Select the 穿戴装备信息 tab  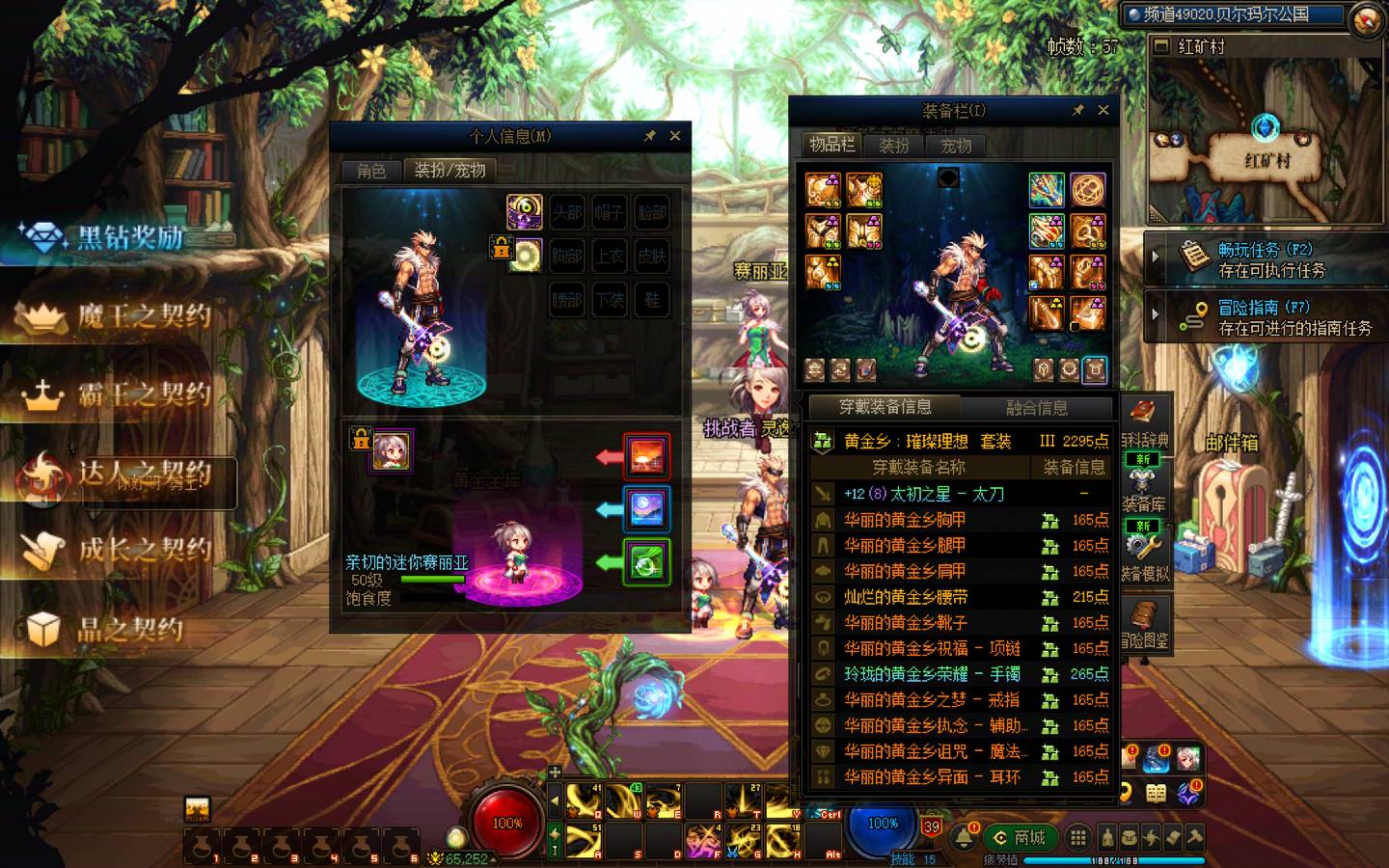point(885,407)
